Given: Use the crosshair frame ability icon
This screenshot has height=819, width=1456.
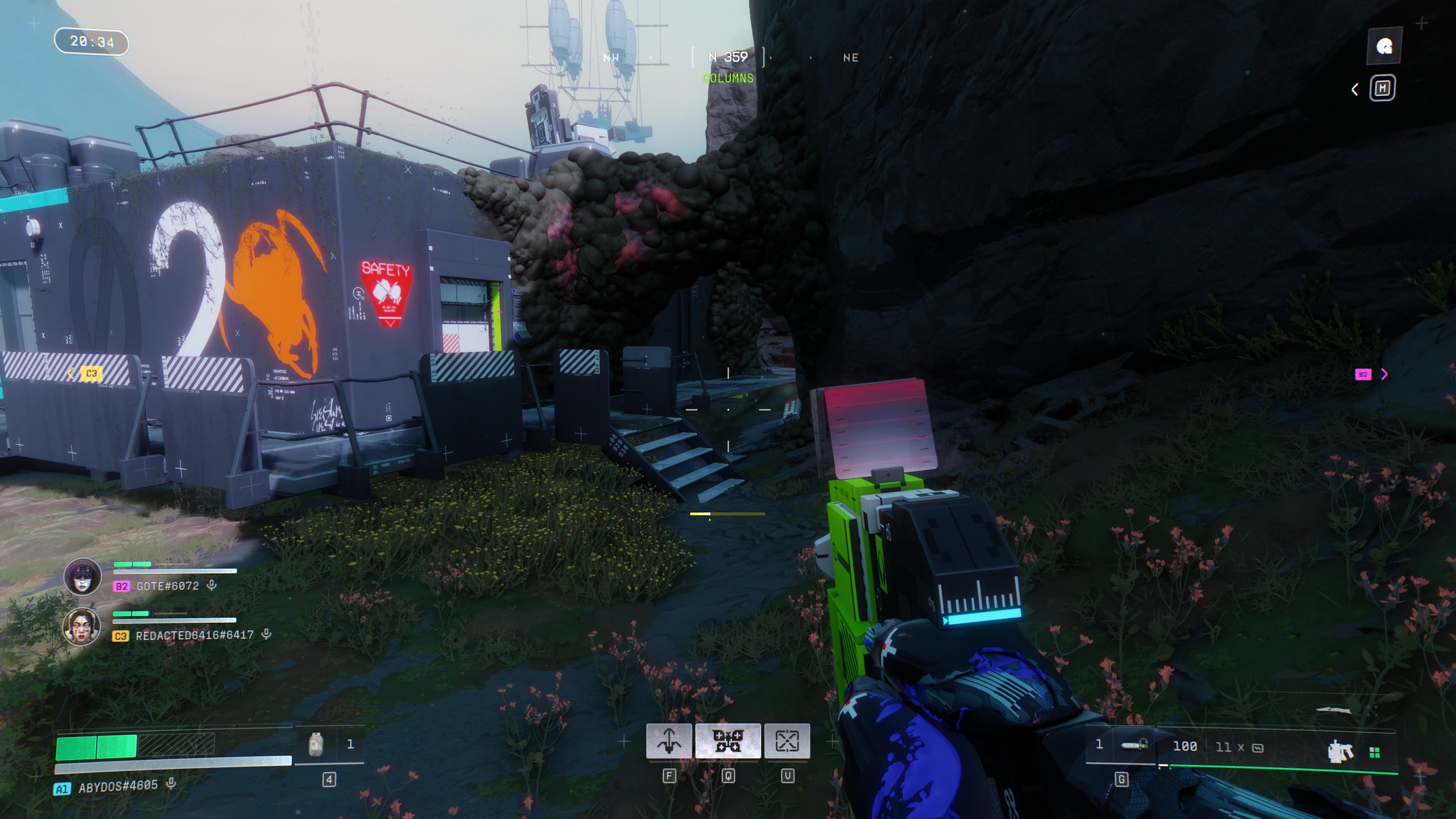Looking at the screenshot, I should click(x=787, y=741).
